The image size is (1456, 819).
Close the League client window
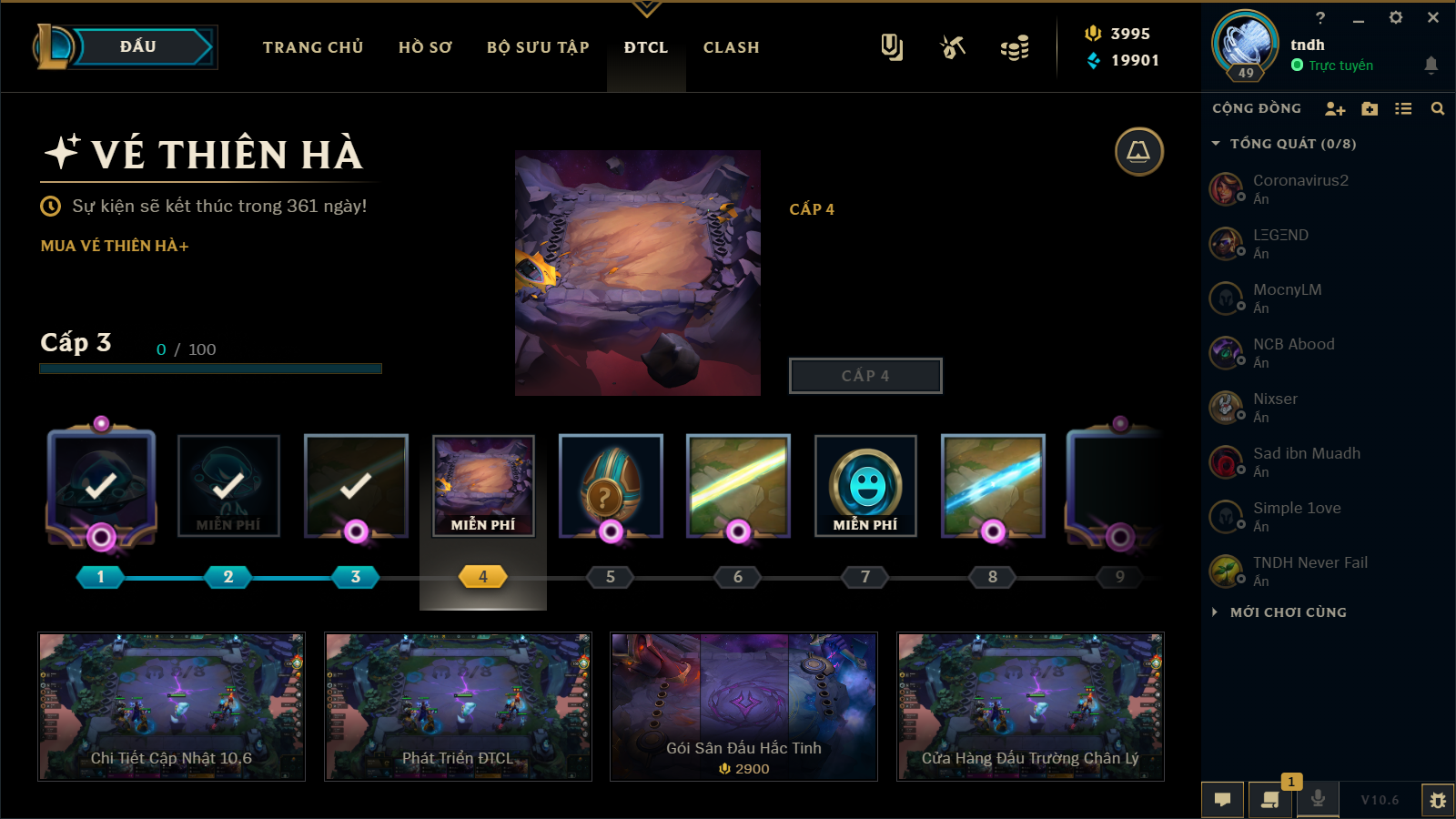1433,17
